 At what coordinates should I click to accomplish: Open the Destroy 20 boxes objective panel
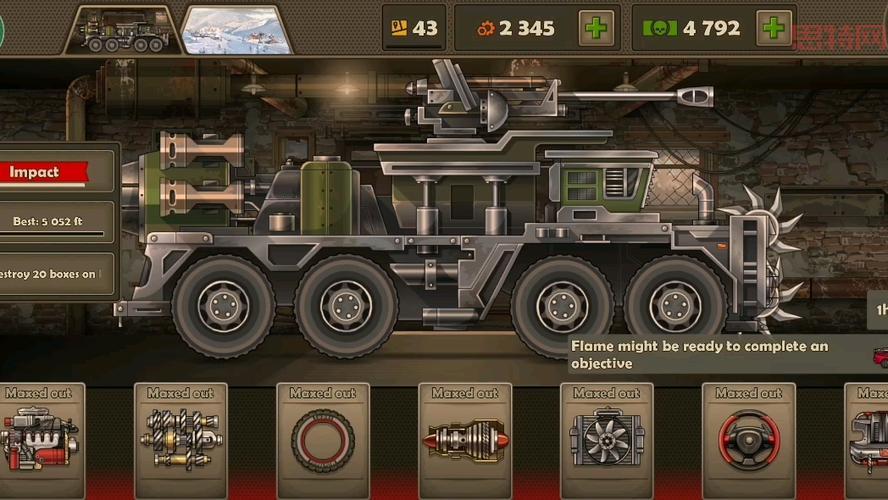(55, 274)
